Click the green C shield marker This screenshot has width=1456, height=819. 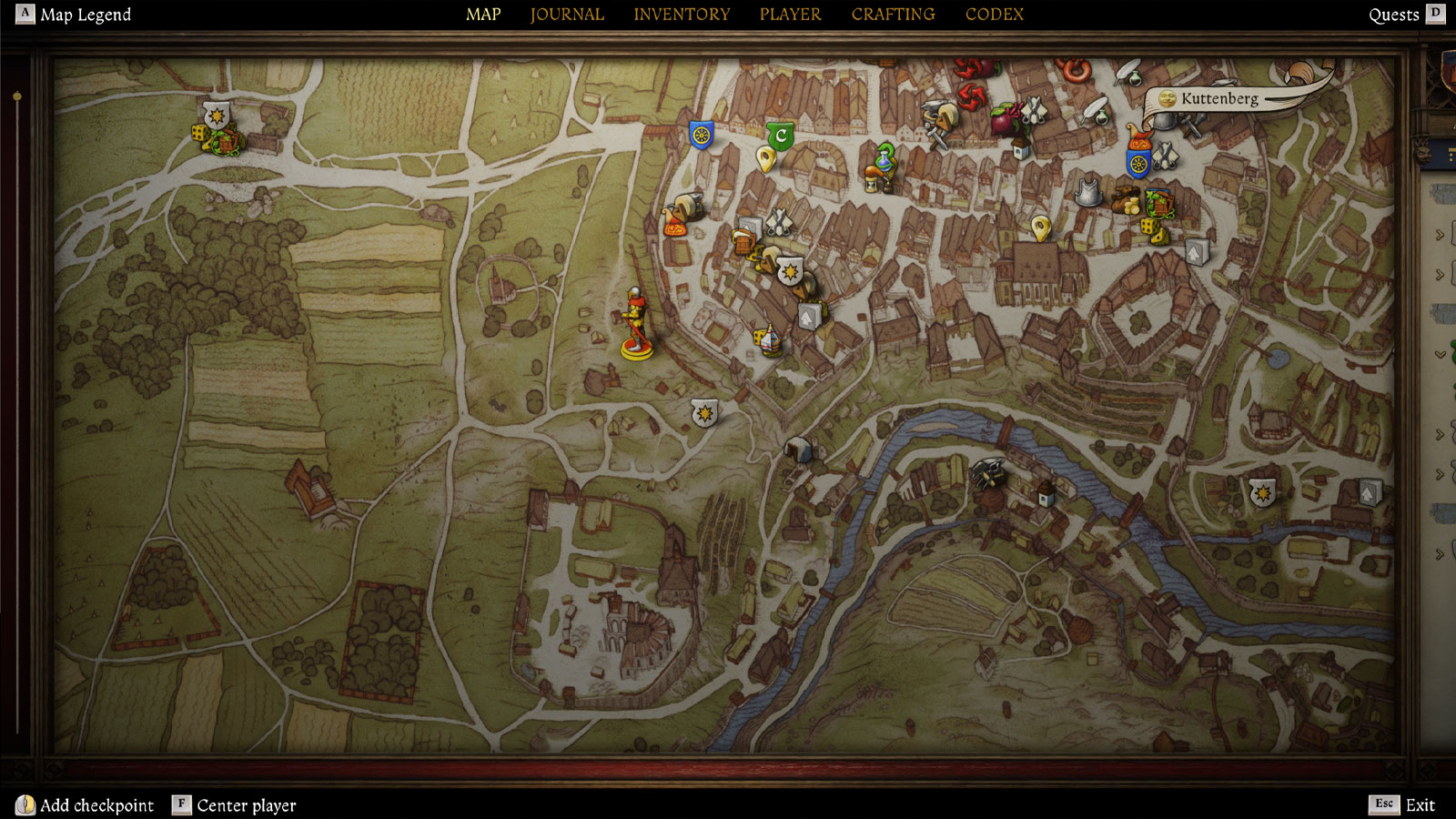[x=780, y=136]
